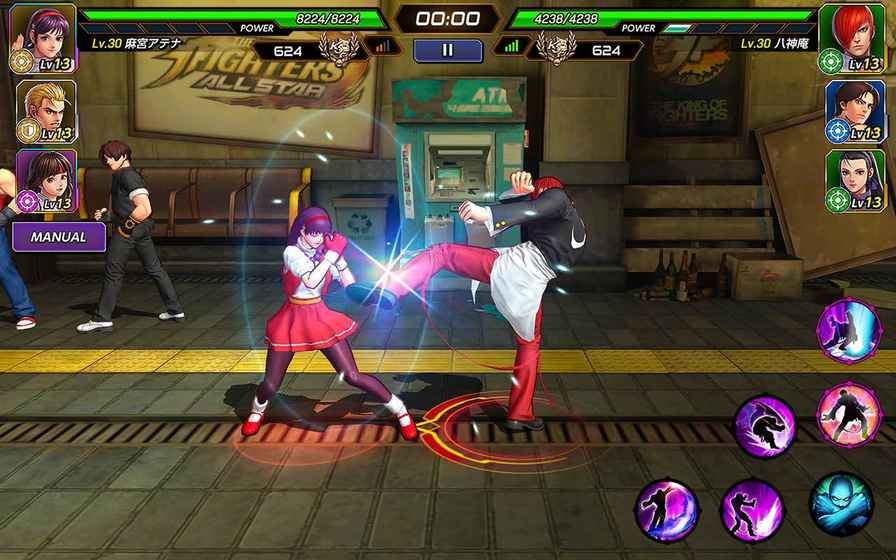Pick the dark-haired woman's opponent portrait
This screenshot has height=560, width=896.
coord(855,179)
